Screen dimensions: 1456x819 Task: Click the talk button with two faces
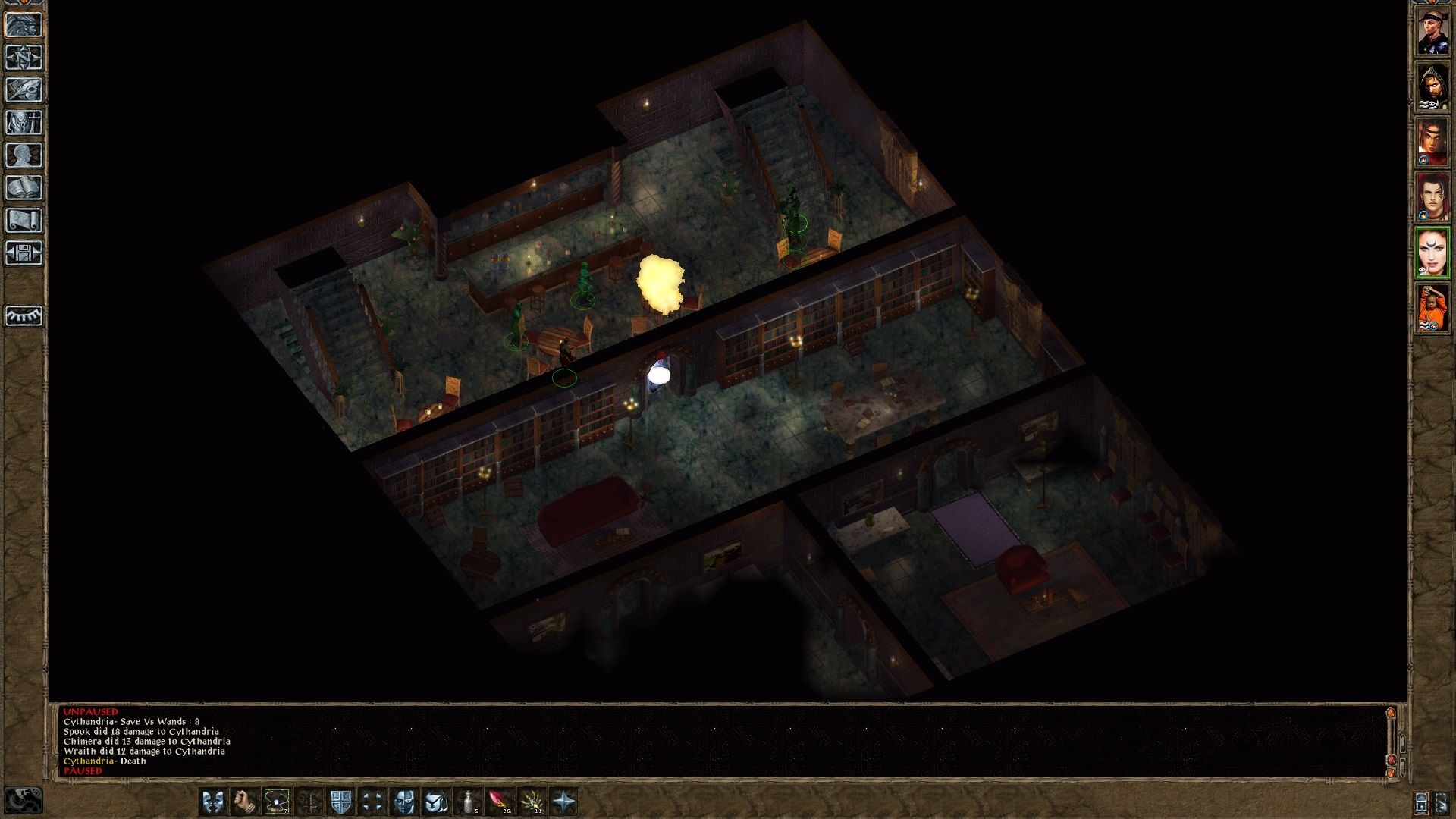[x=213, y=801]
